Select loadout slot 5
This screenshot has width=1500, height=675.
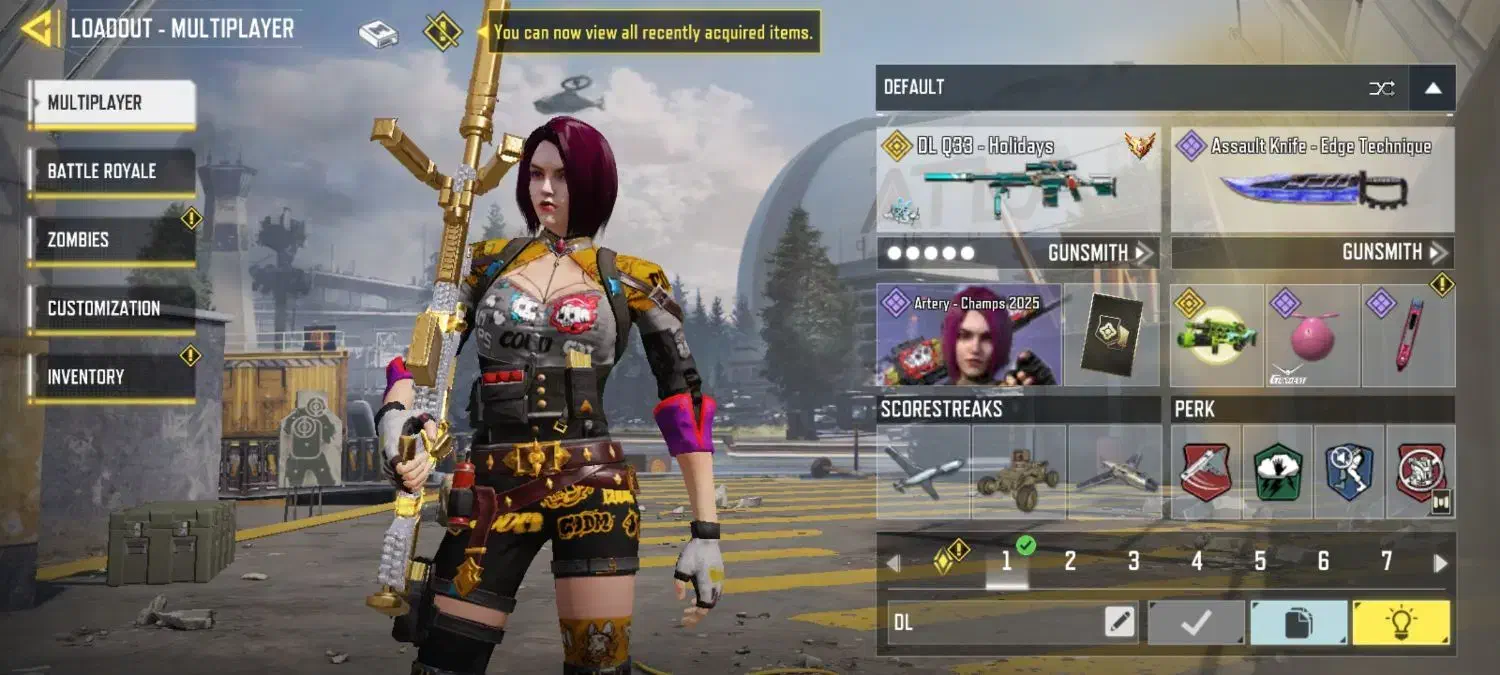pyautogui.click(x=1260, y=562)
